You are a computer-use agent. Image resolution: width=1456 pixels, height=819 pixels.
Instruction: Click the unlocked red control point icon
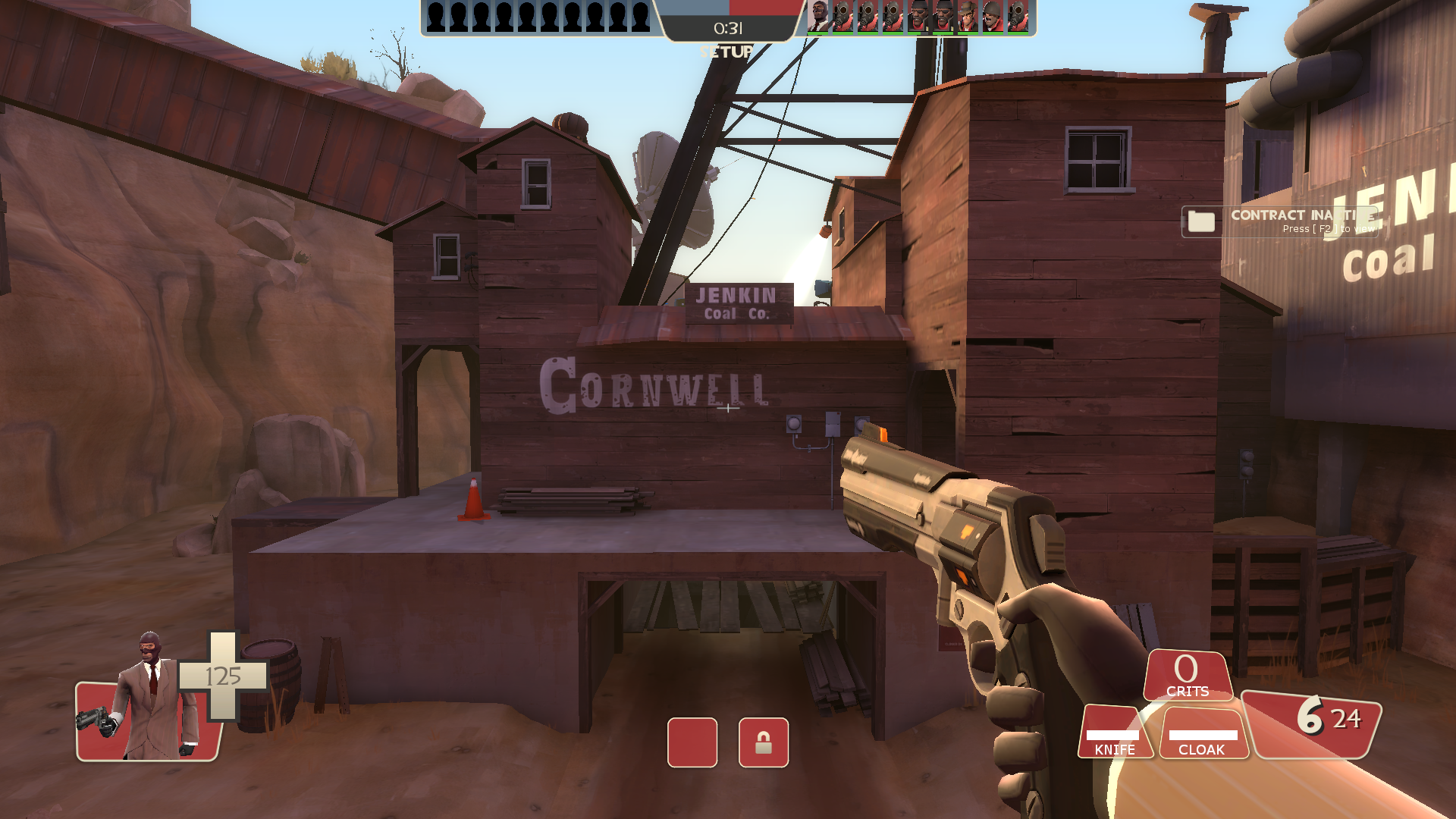(x=692, y=742)
